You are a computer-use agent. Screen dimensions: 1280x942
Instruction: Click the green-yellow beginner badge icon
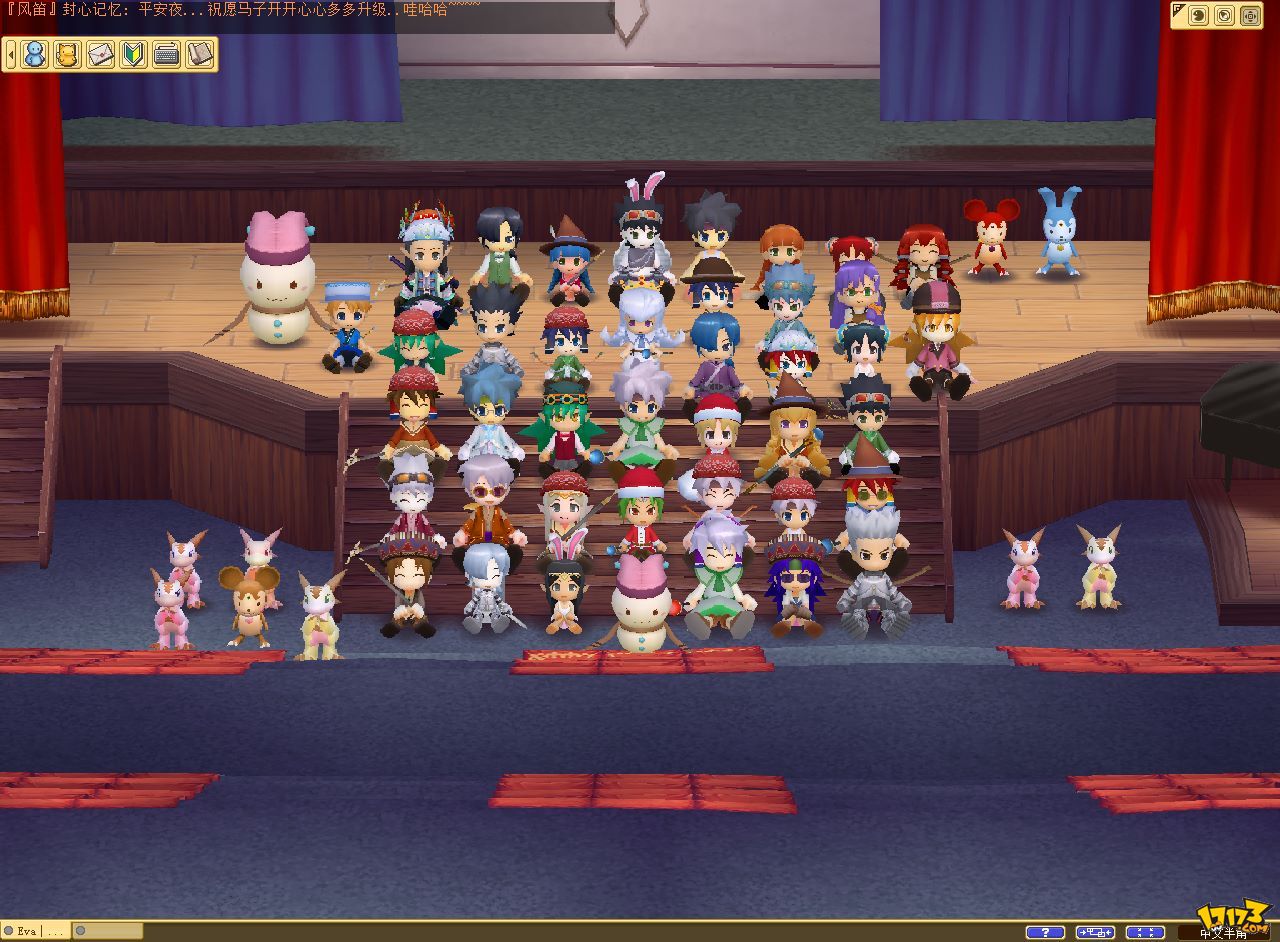(133, 54)
